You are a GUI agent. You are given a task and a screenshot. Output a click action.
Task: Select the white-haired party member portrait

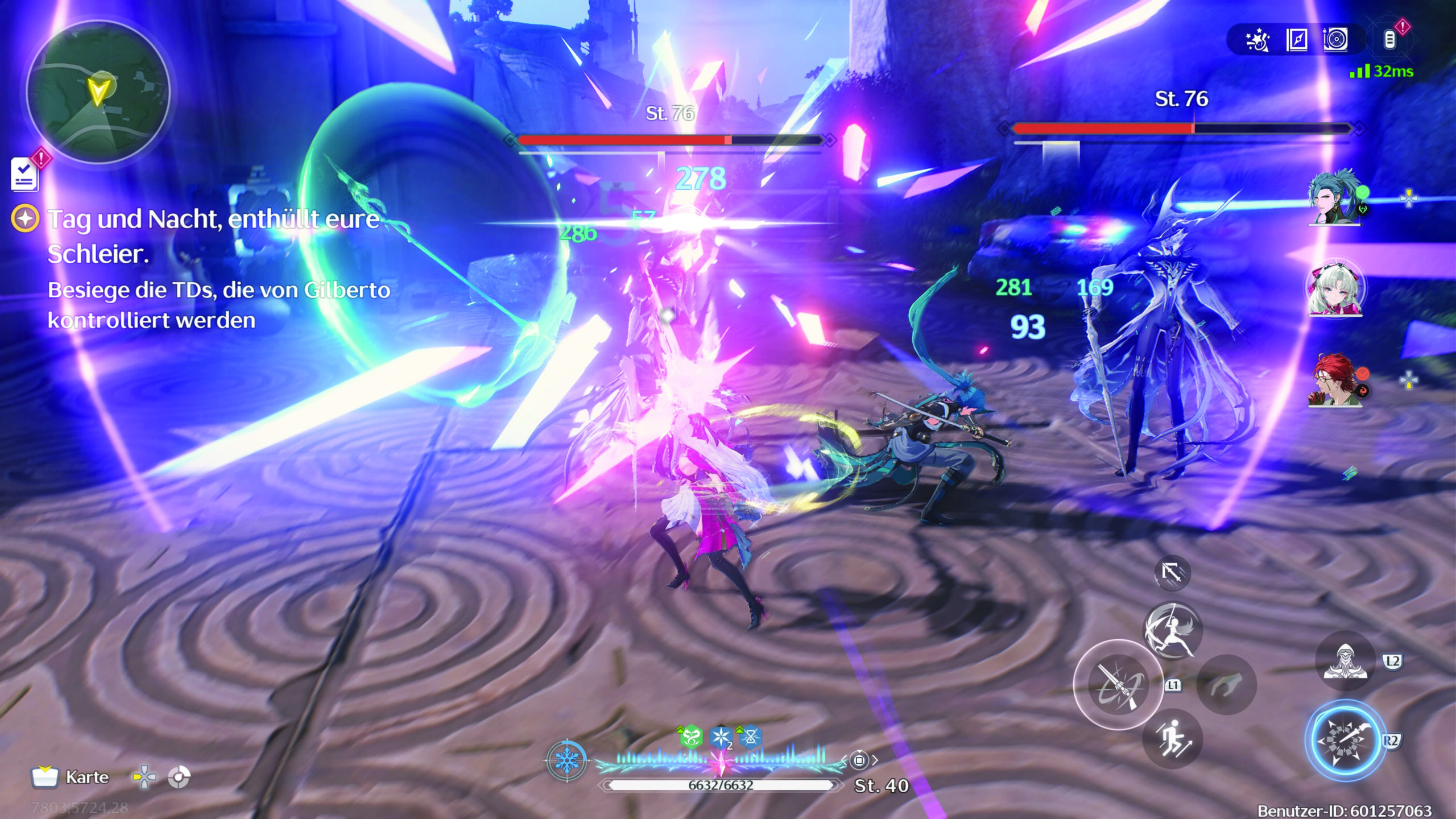pyautogui.click(x=1334, y=288)
